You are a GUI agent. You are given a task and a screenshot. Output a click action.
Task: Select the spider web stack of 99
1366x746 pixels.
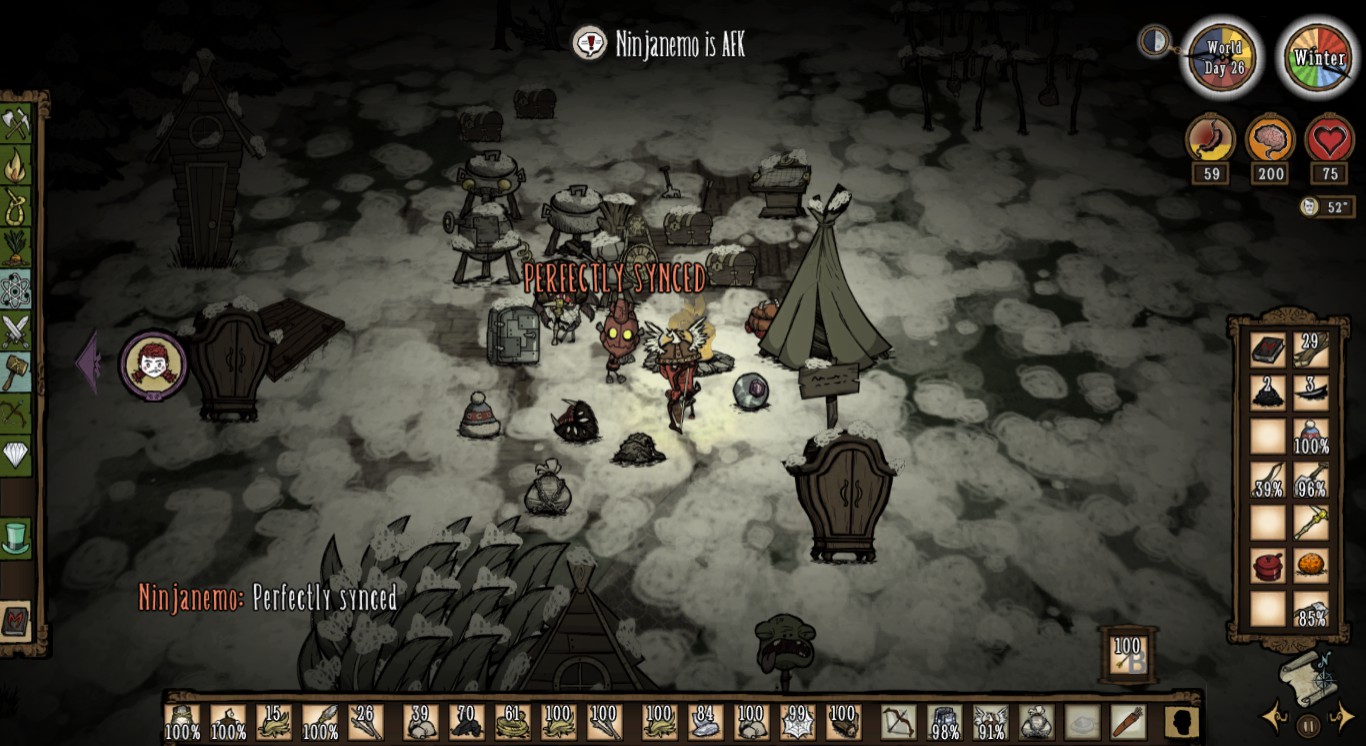coord(797,722)
